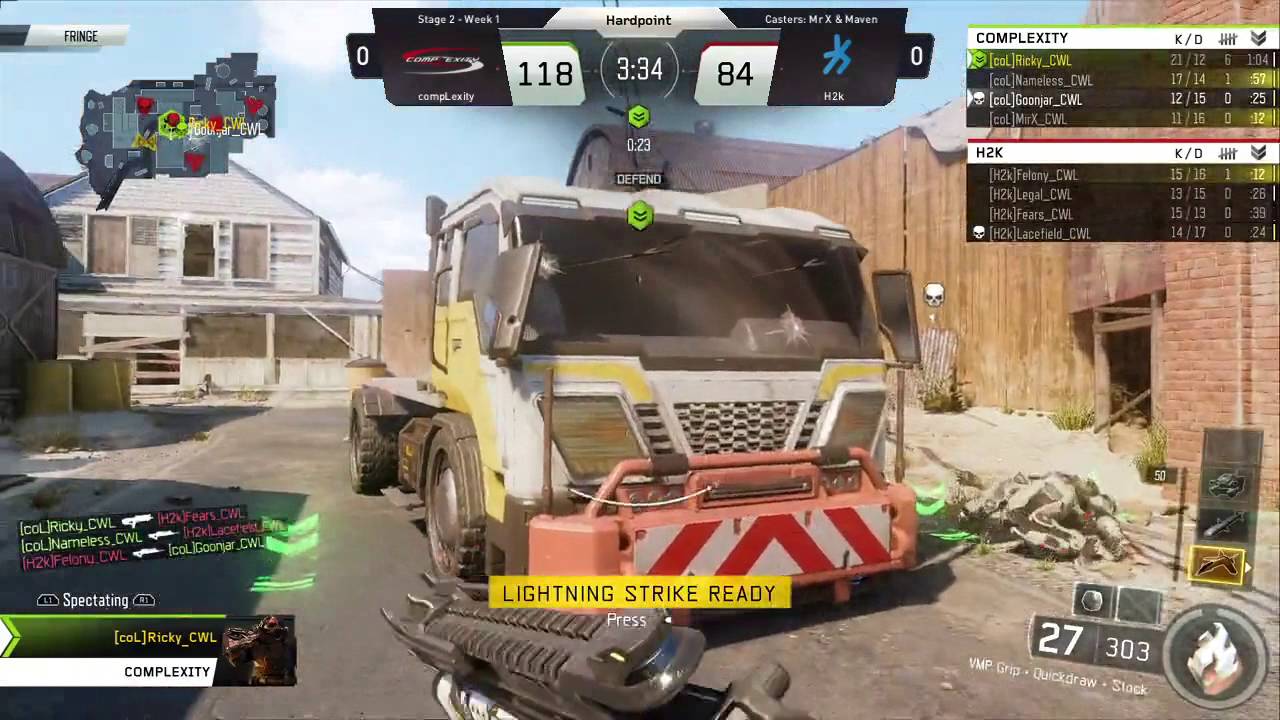Activate the highlighted Lightning Strike scorestreak icon
This screenshot has height=720, width=1280.
point(1218,566)
